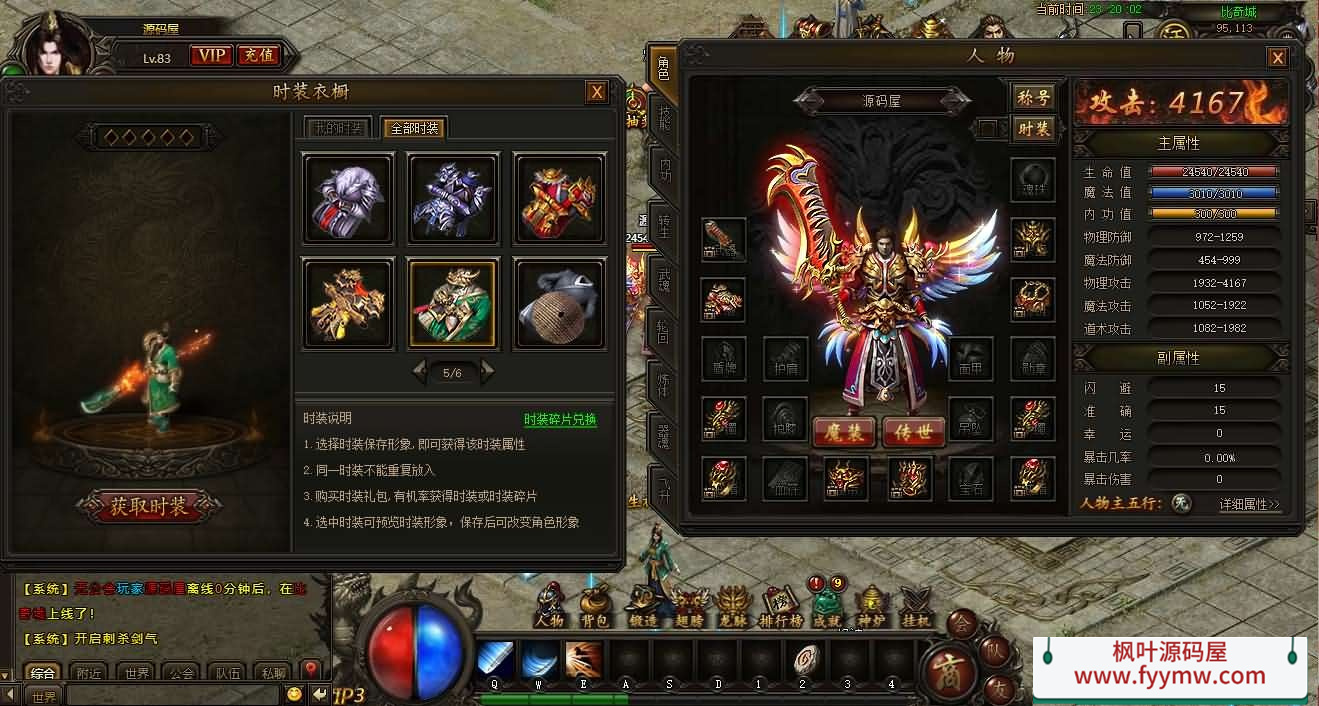The image size is (1319, 706).
Task: Click the 传世 button
Action: point(914,431)
